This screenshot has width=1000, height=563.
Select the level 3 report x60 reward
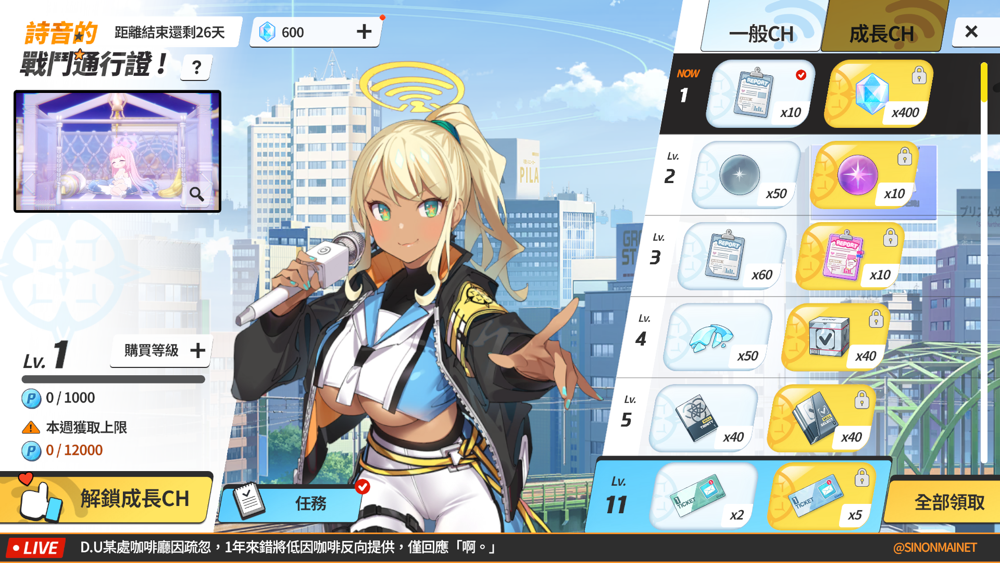pyautogui.click(x=731, y=256)
